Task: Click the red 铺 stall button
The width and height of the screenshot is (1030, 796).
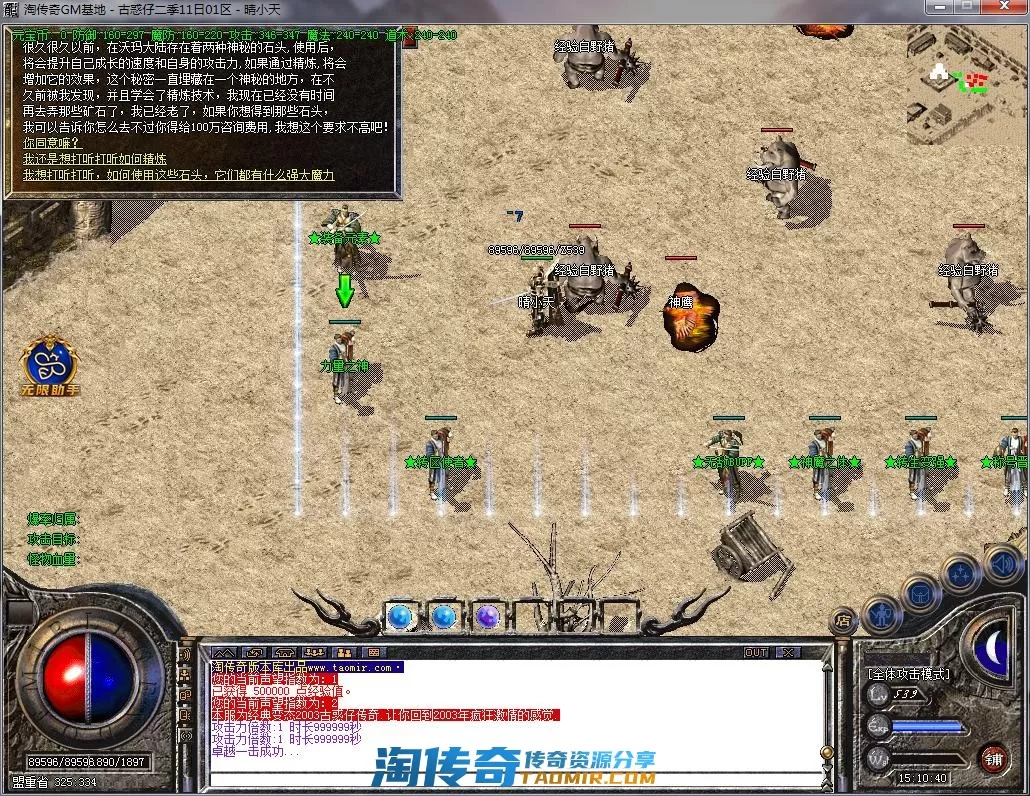Action: [992, 757]
